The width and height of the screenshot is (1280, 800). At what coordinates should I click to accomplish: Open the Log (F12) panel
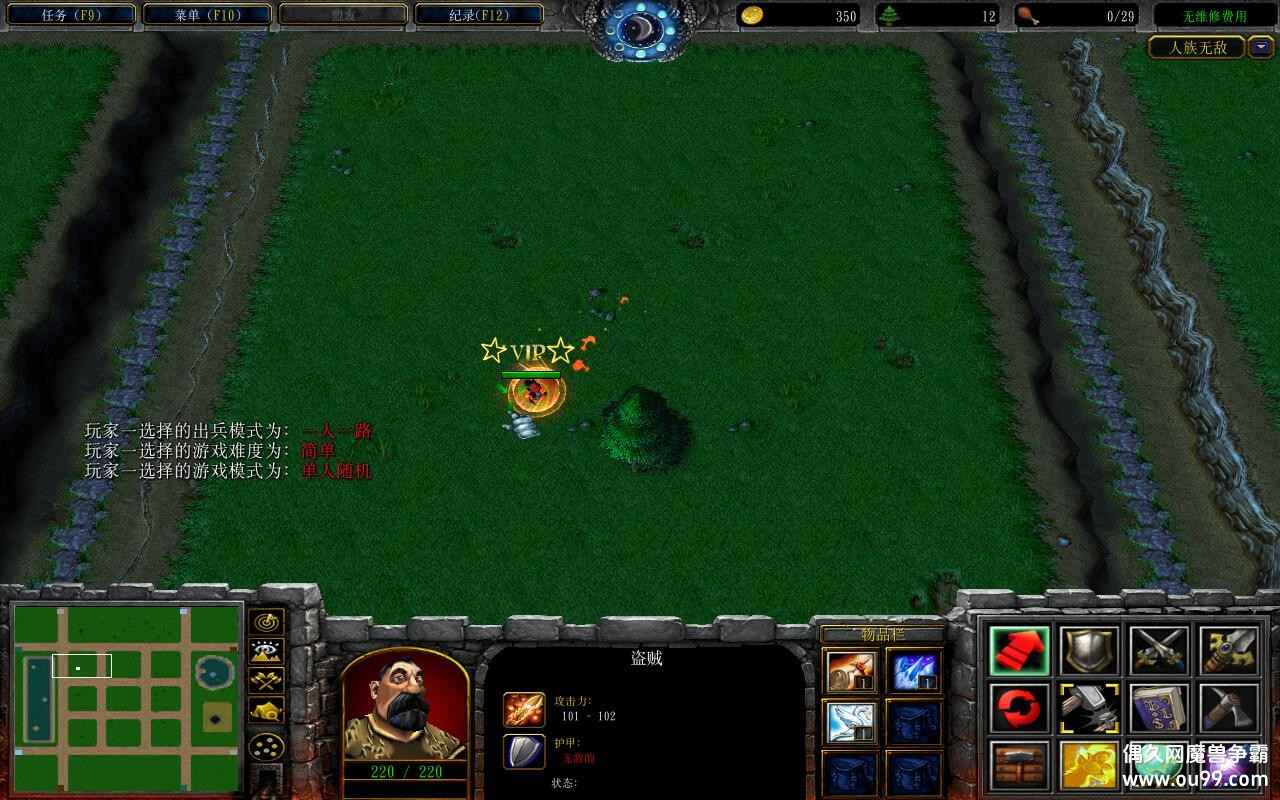[479, 15]
